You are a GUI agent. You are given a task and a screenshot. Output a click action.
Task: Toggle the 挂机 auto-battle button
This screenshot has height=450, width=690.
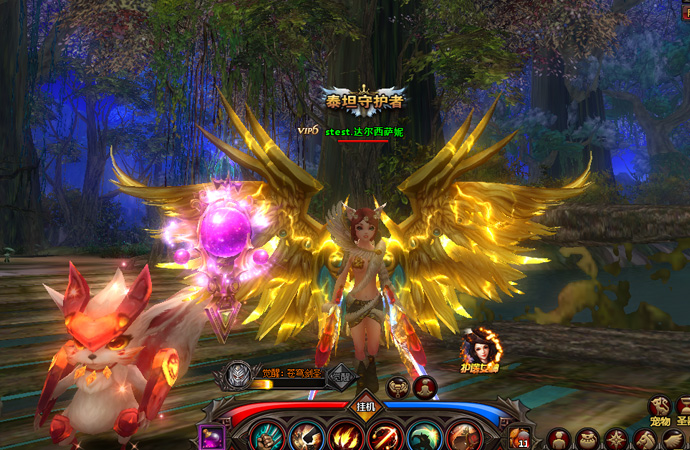(x=365, y=406)
